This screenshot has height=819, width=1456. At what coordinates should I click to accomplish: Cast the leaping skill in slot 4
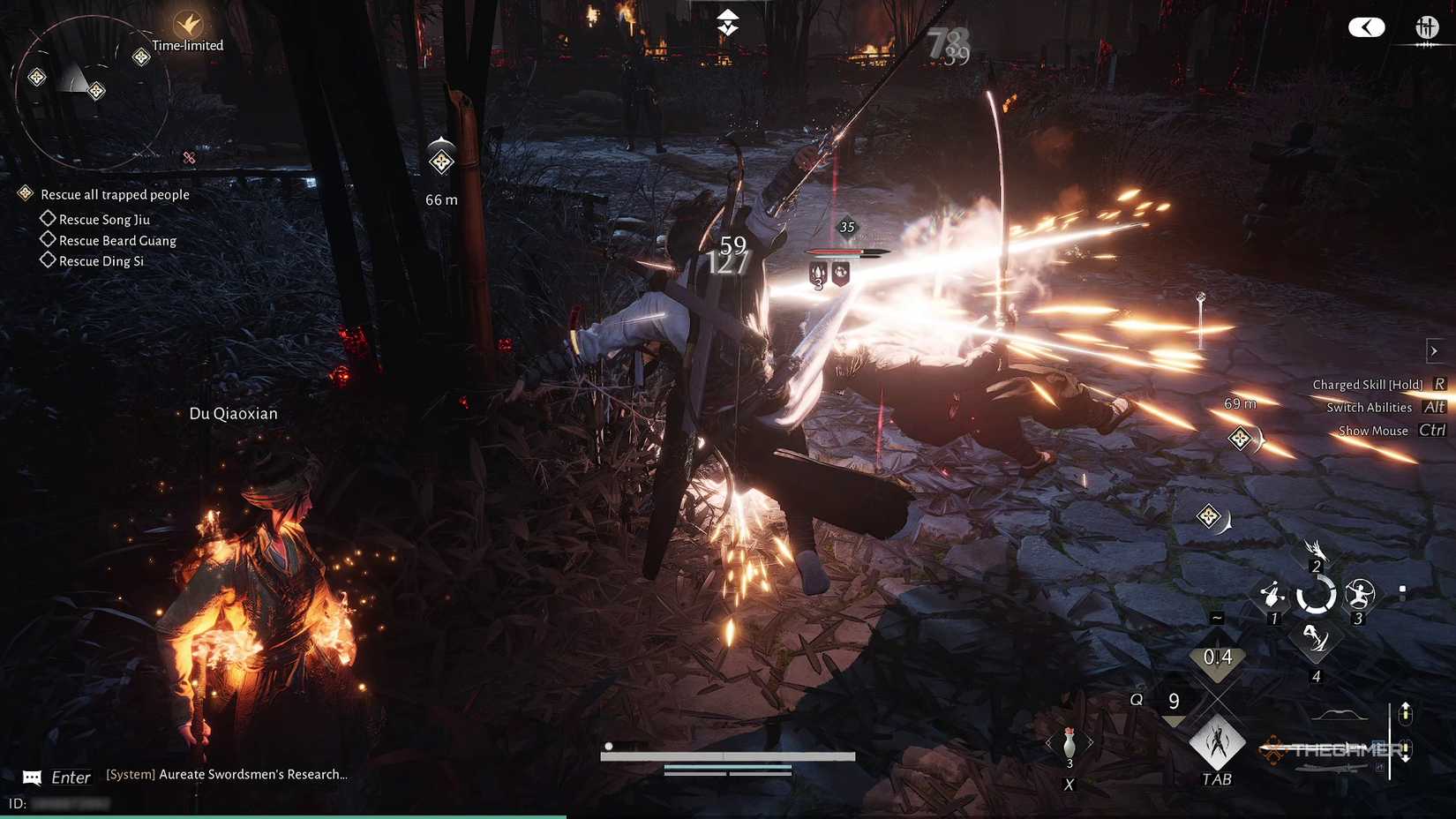[x=1317, y=639]
